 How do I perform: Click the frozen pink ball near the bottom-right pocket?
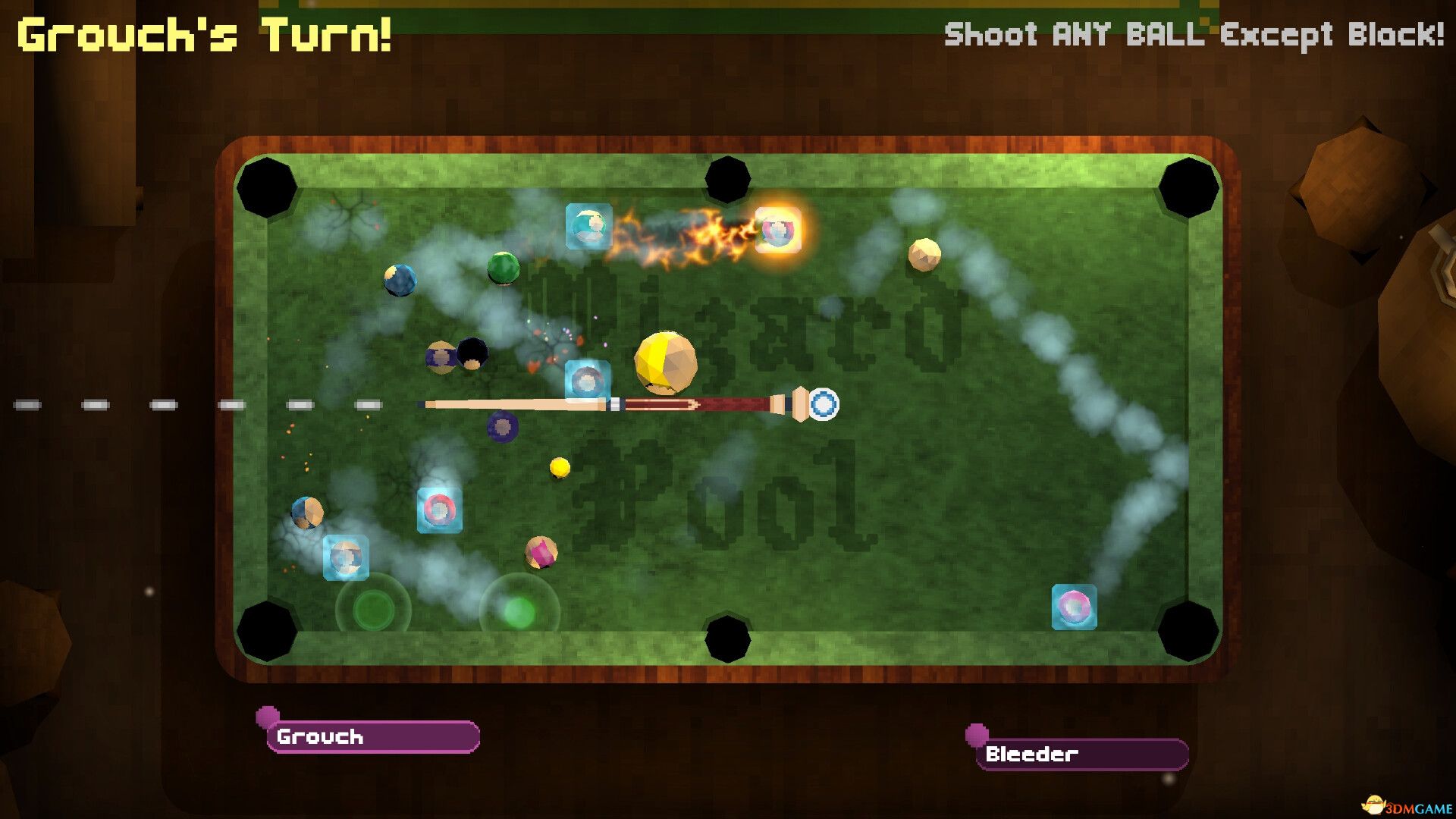pos(1073,607)
